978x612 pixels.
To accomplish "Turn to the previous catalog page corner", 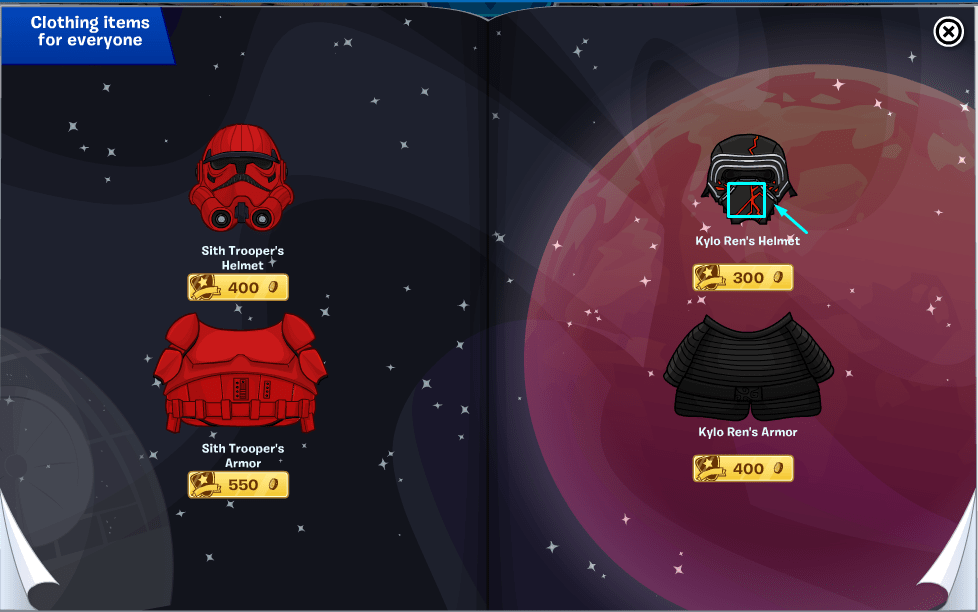I will pos(22,582).
